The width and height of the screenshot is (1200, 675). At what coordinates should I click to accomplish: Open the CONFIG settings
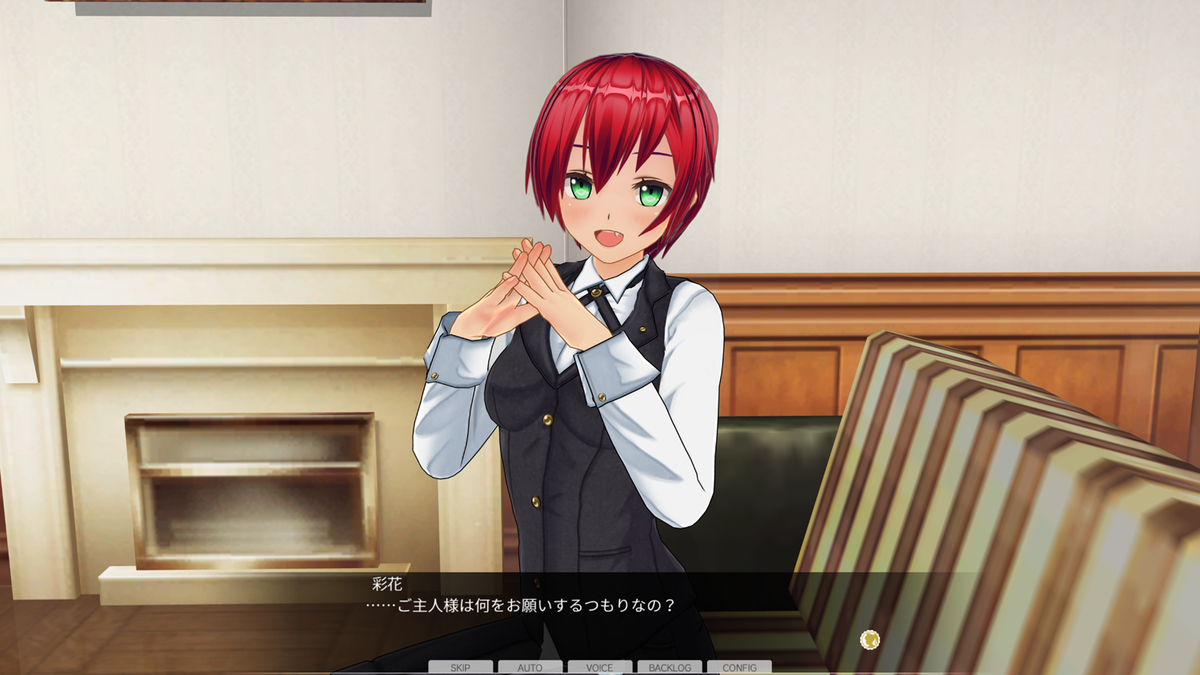739,667
